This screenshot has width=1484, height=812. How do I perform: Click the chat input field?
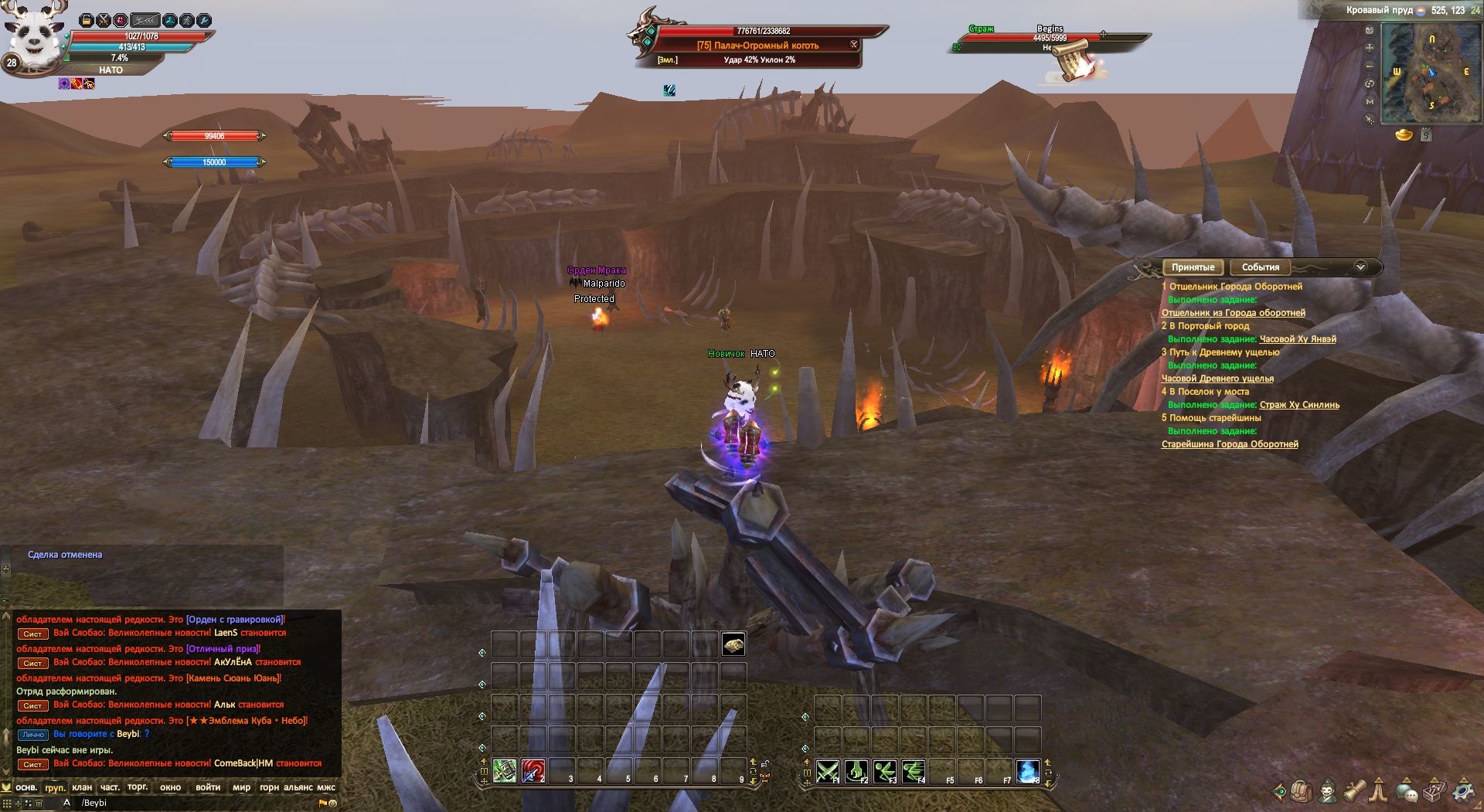pyautogui.click(x=193, y=803)
